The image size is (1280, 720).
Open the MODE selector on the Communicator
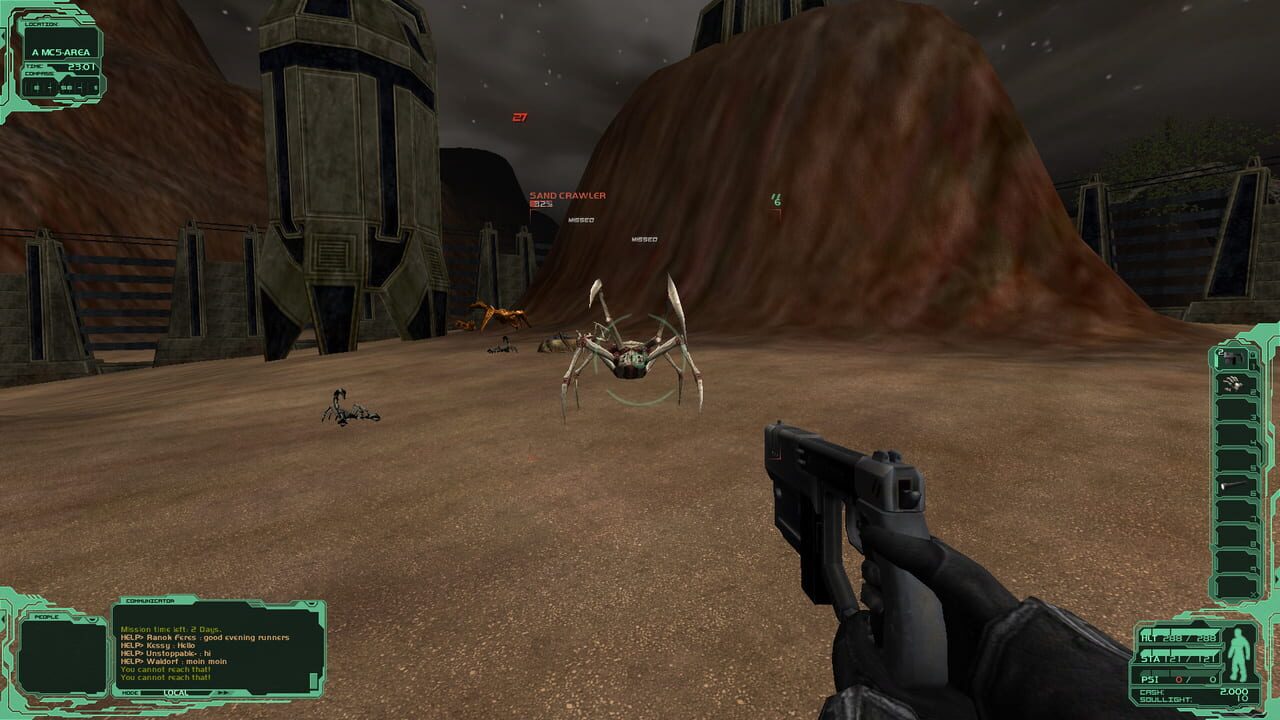pyautogui.click(x=130, y=692)
